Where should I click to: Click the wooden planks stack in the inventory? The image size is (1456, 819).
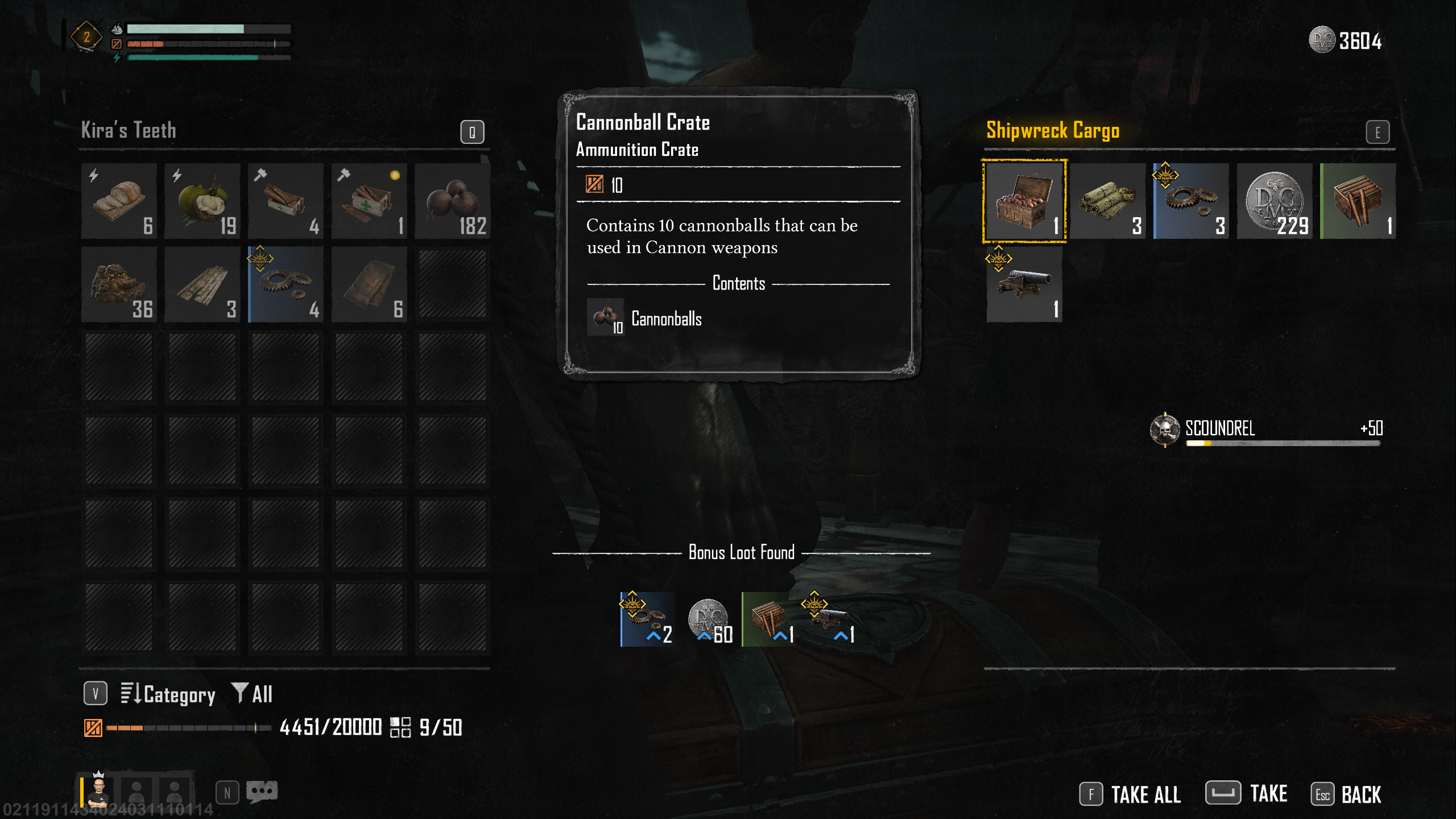coord(202,284)
